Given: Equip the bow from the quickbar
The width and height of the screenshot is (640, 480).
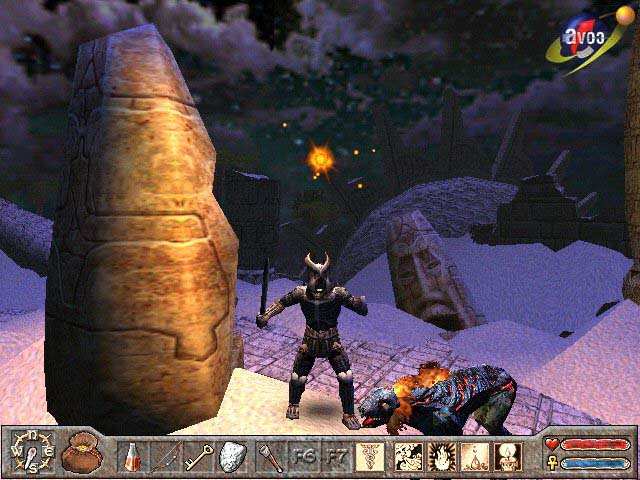Looking at the screenshot, I should (165, 457).
